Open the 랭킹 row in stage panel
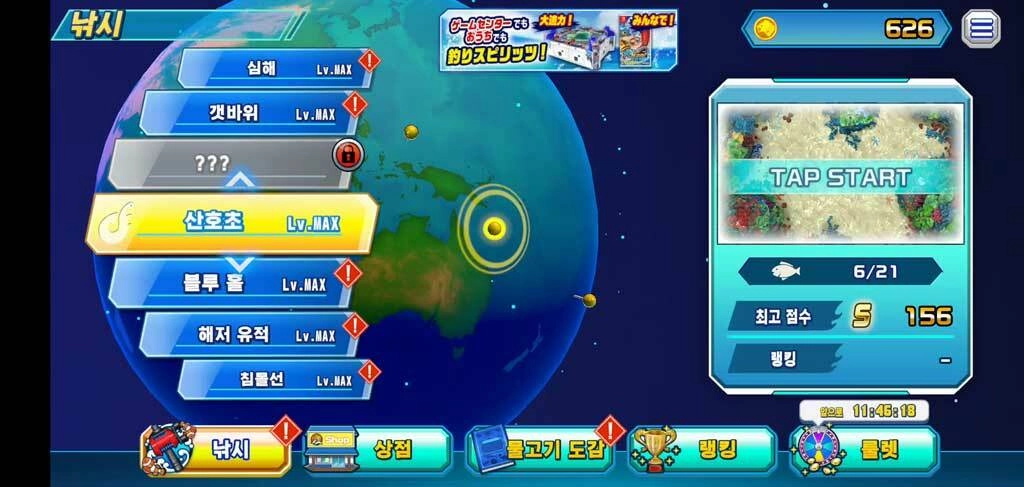 click(x=840, y=358)
